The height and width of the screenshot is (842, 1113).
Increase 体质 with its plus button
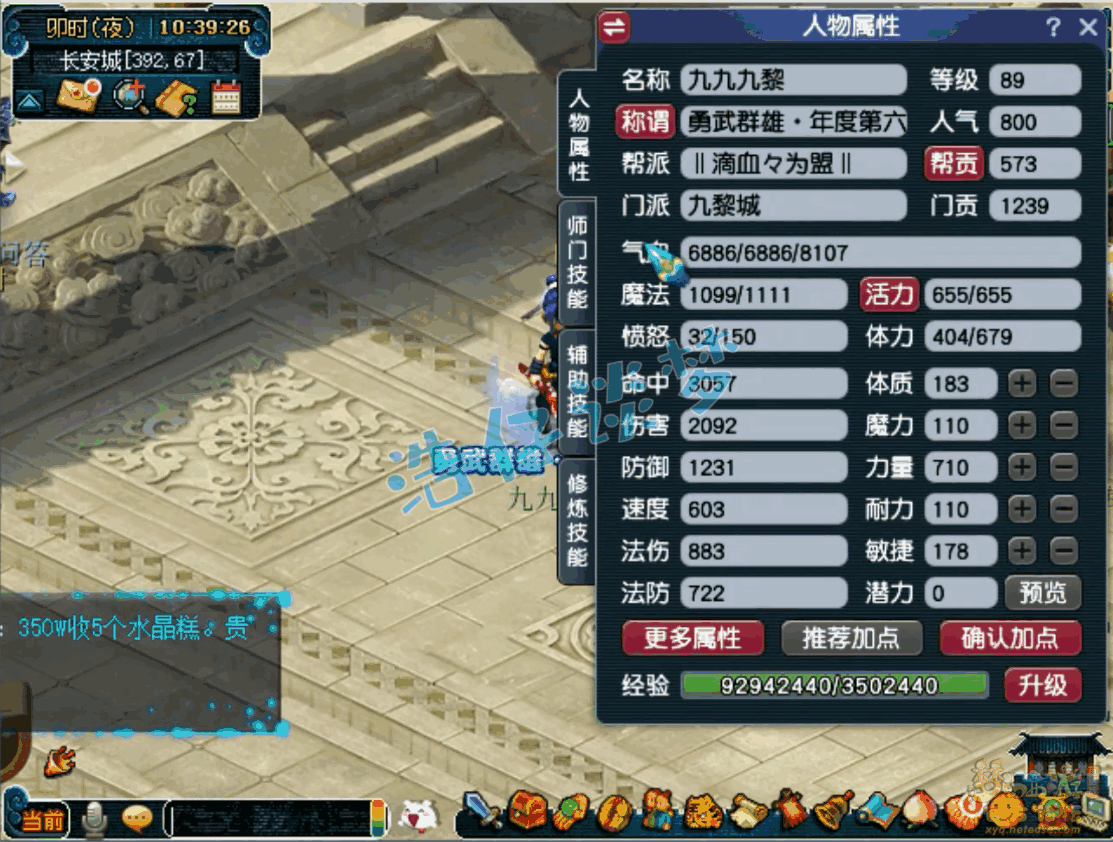point(1022,383)
